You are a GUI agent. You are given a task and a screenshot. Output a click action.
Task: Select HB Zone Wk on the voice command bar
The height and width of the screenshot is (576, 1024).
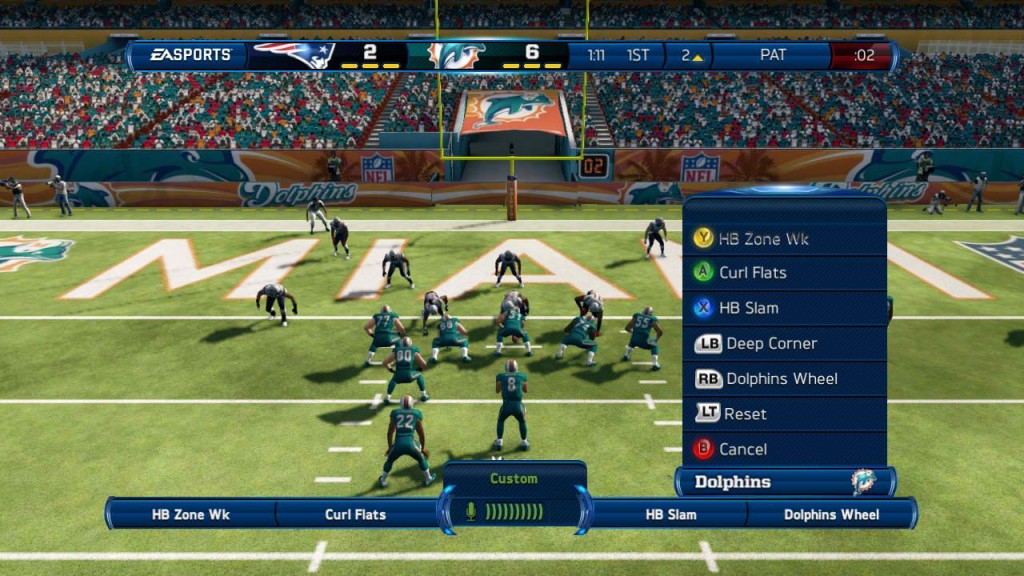pos(191,515)
